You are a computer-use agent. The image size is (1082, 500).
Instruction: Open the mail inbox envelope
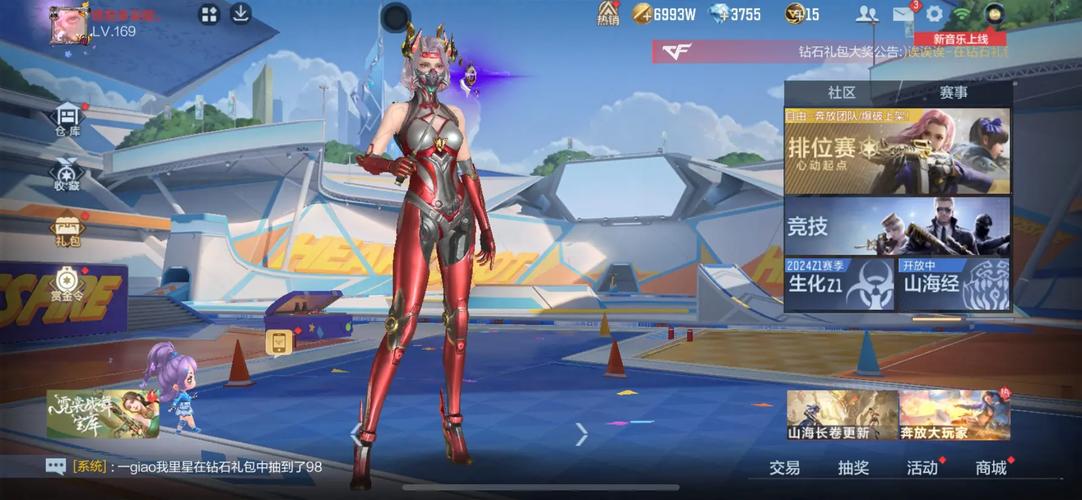point(903,14)
